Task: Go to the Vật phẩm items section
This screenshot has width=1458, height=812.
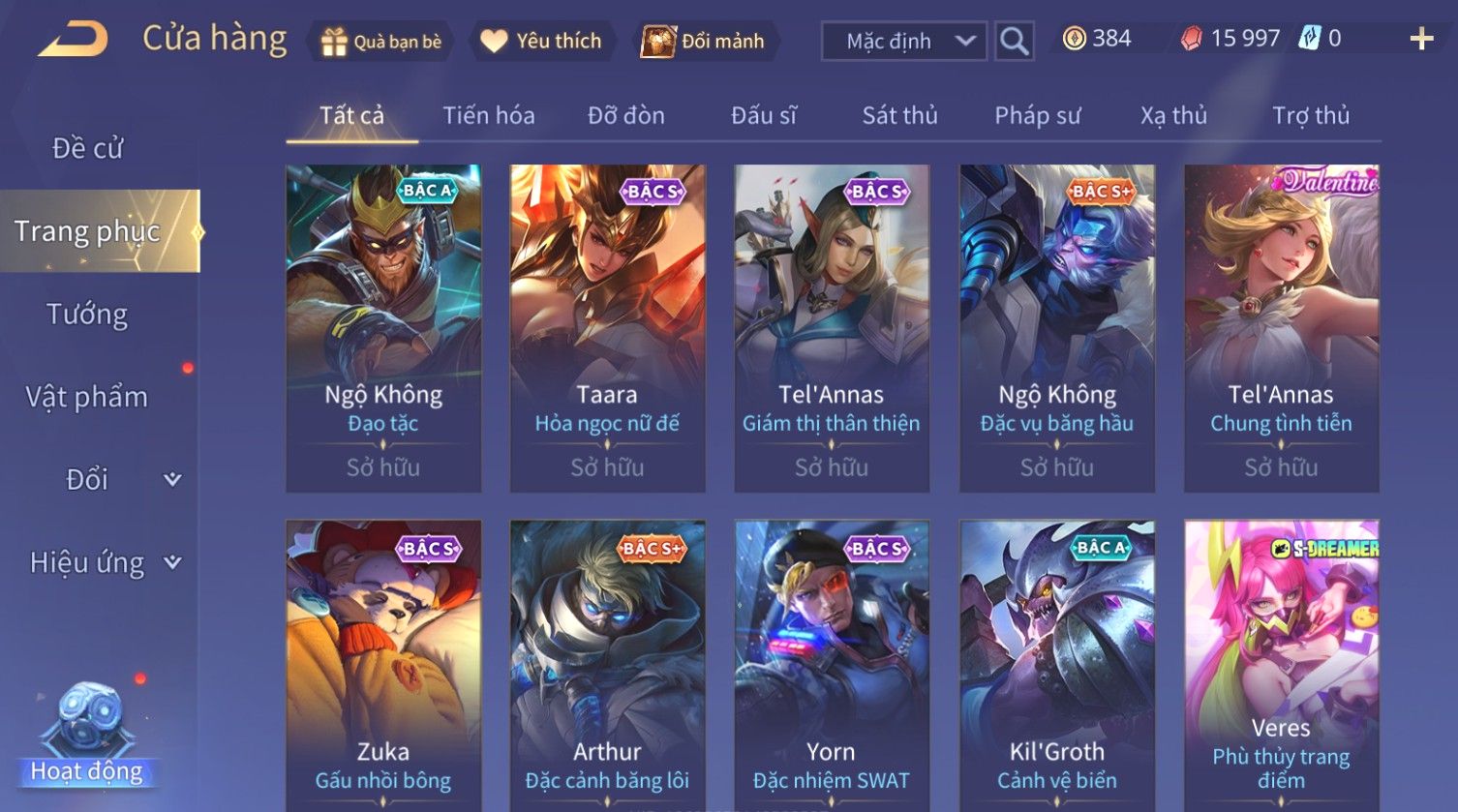Action: pos(87,397)
